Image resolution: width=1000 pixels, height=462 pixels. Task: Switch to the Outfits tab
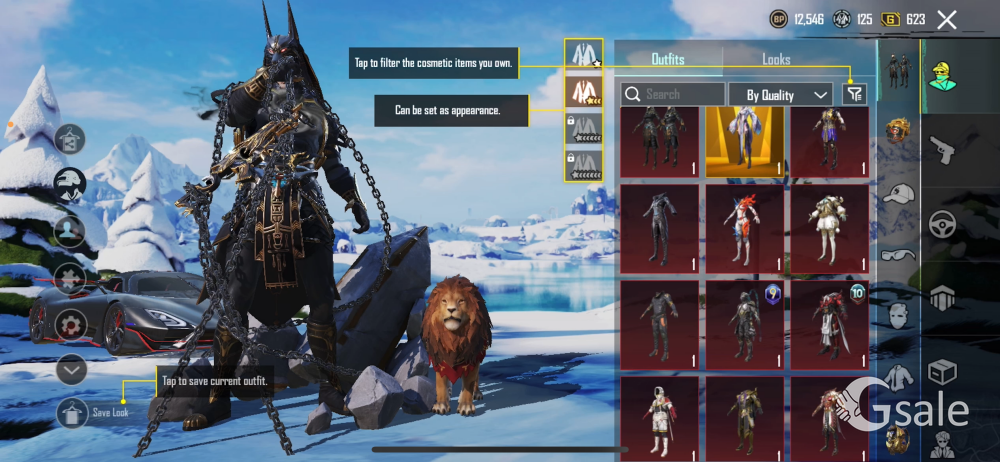(x=667, y=60)
